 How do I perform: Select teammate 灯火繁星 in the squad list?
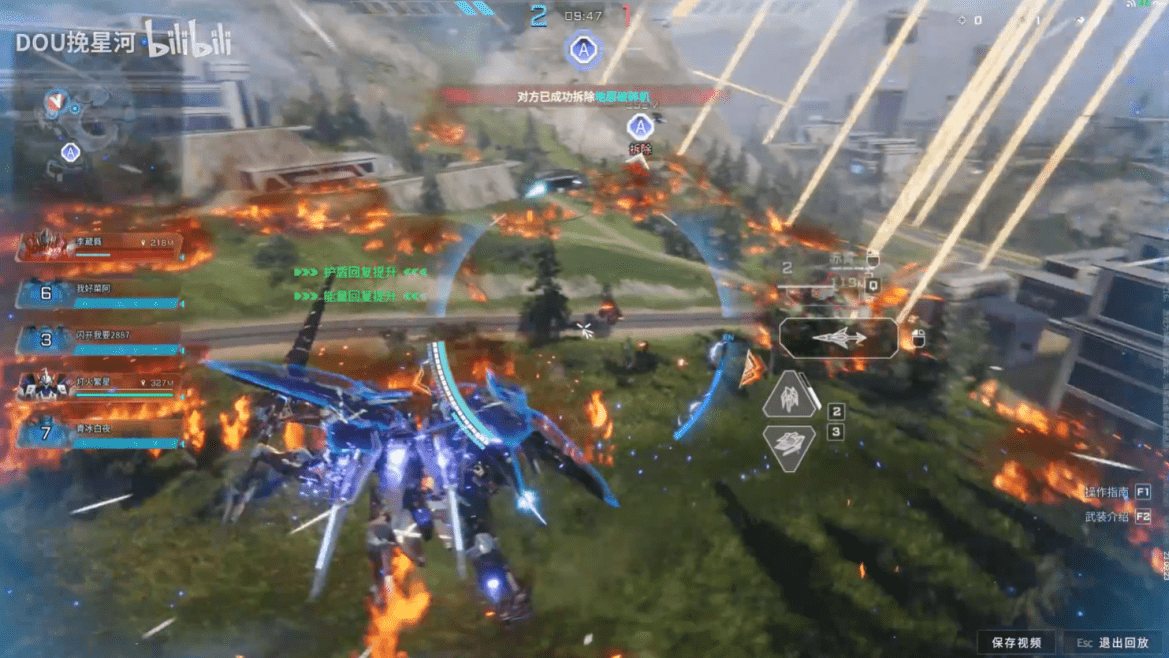98,386
